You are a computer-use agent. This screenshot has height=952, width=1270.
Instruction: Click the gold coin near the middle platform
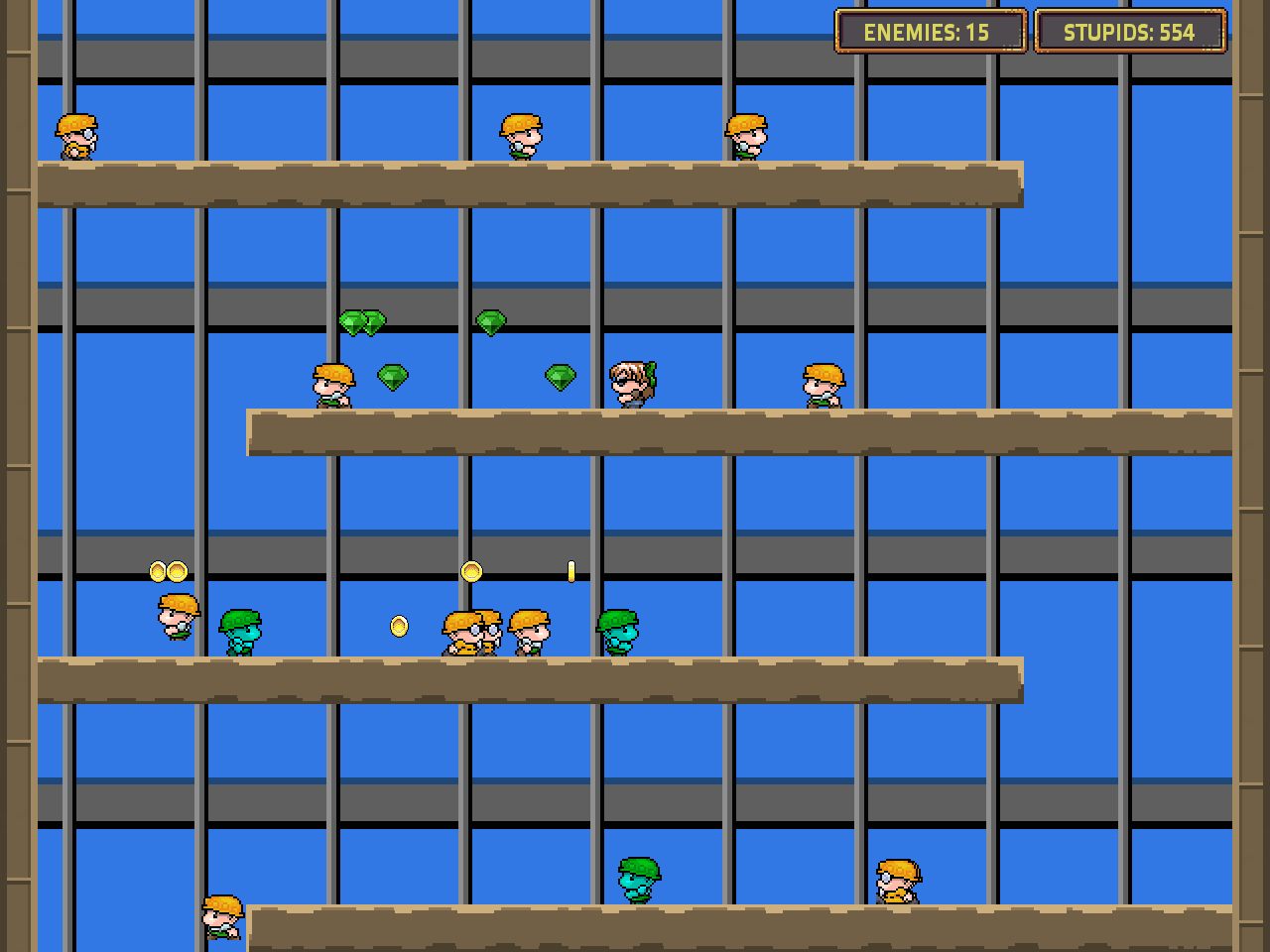tap(471, 570)
